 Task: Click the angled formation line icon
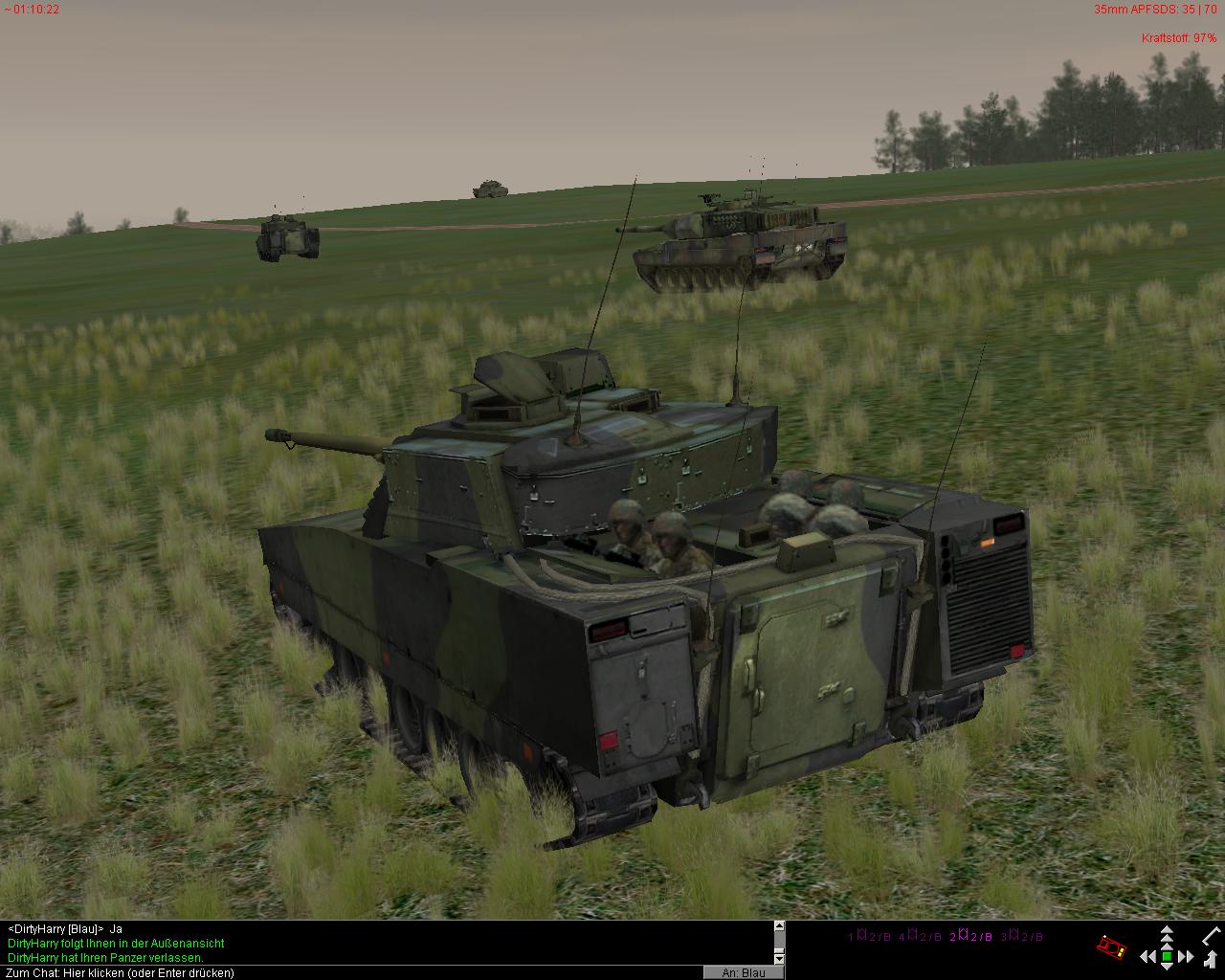[1212, 934]
